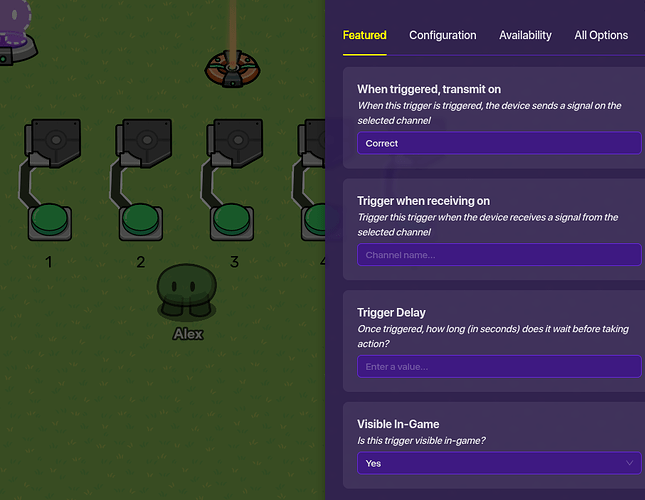Select the Availability tab
This screenshot has width=645, height=500.
525,35
